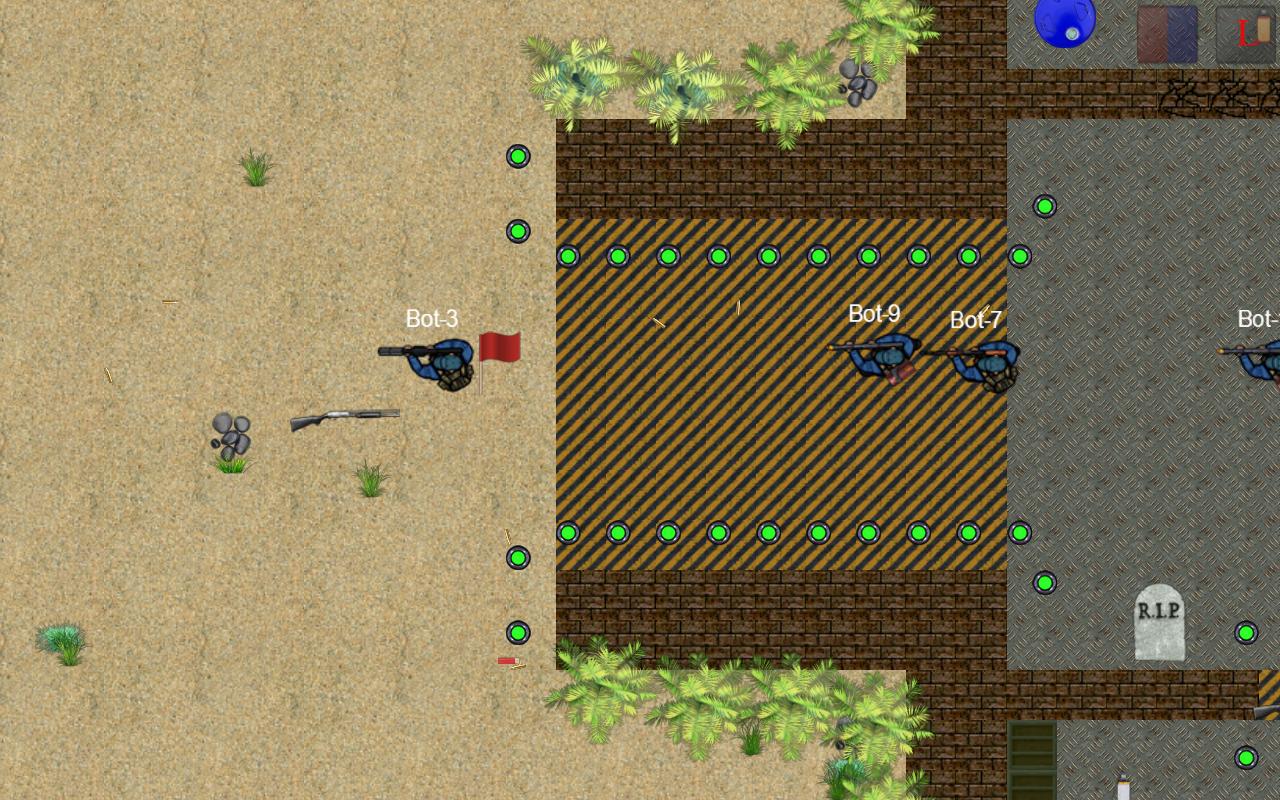
Task: Pick up the shotgun lying on the sand
Action: pyautogui.click(x=345, y=415)
